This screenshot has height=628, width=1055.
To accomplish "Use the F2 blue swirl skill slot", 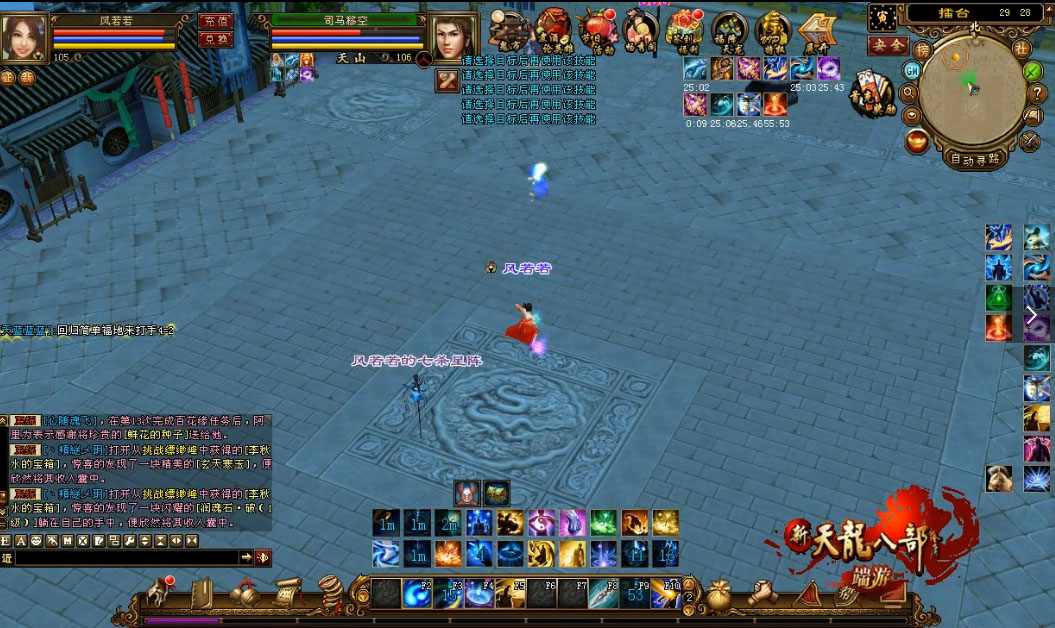I will (417, 594).
